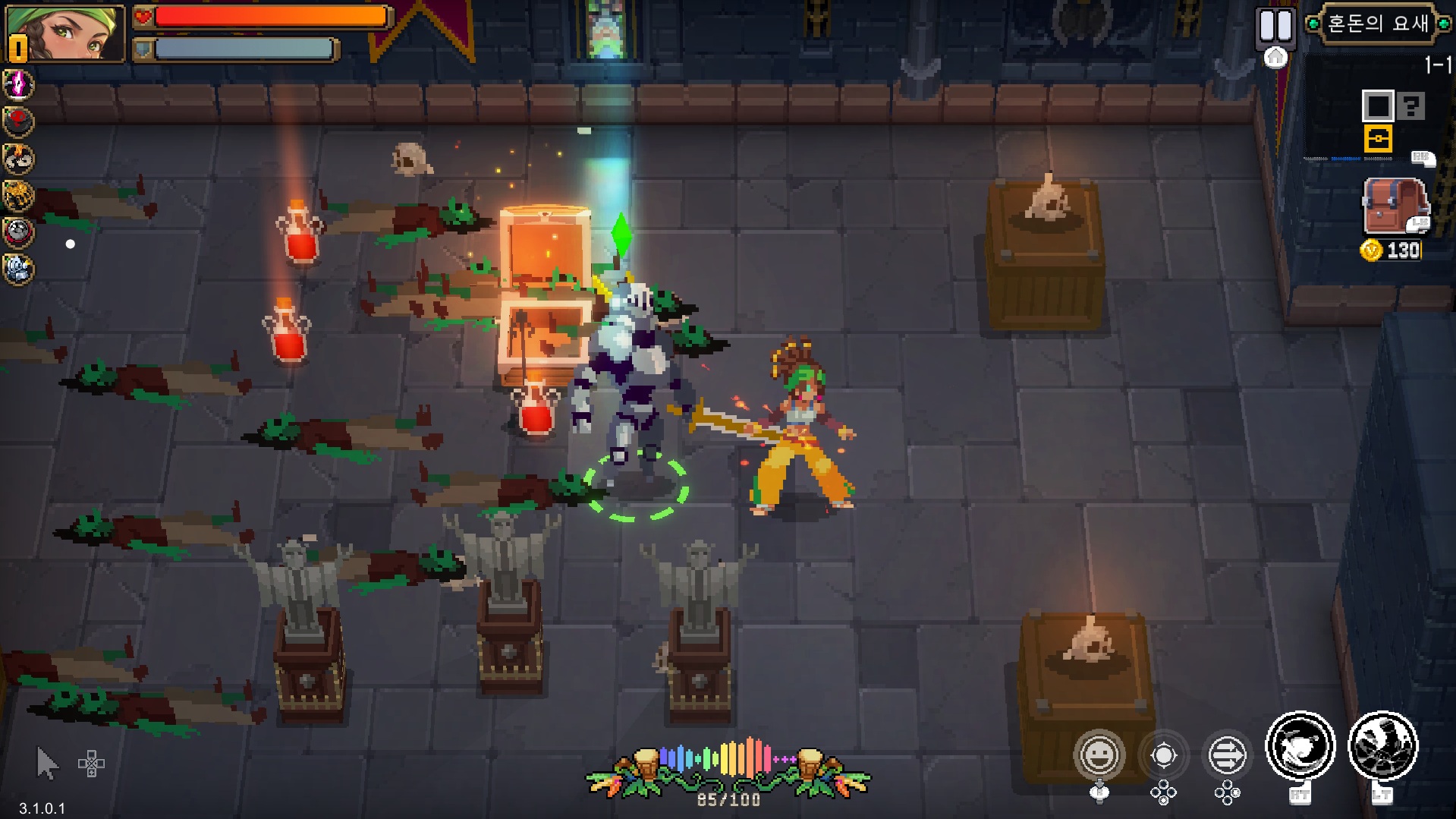Screen dimensions: 1456x819
Task: Select the flaming ram horns buff icon
Action: coord(18,159)
